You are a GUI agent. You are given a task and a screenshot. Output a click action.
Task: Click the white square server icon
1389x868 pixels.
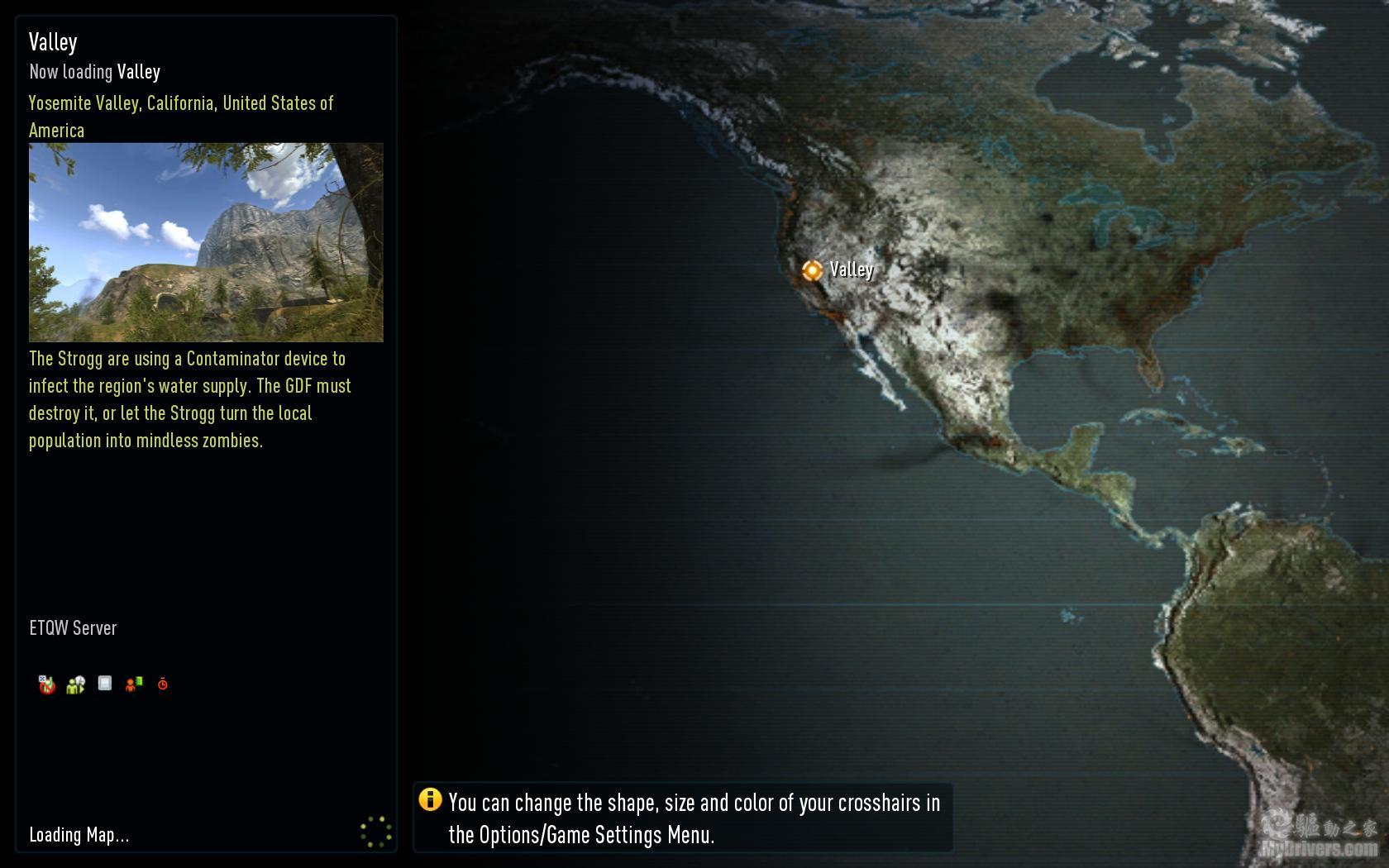point(105,683)
